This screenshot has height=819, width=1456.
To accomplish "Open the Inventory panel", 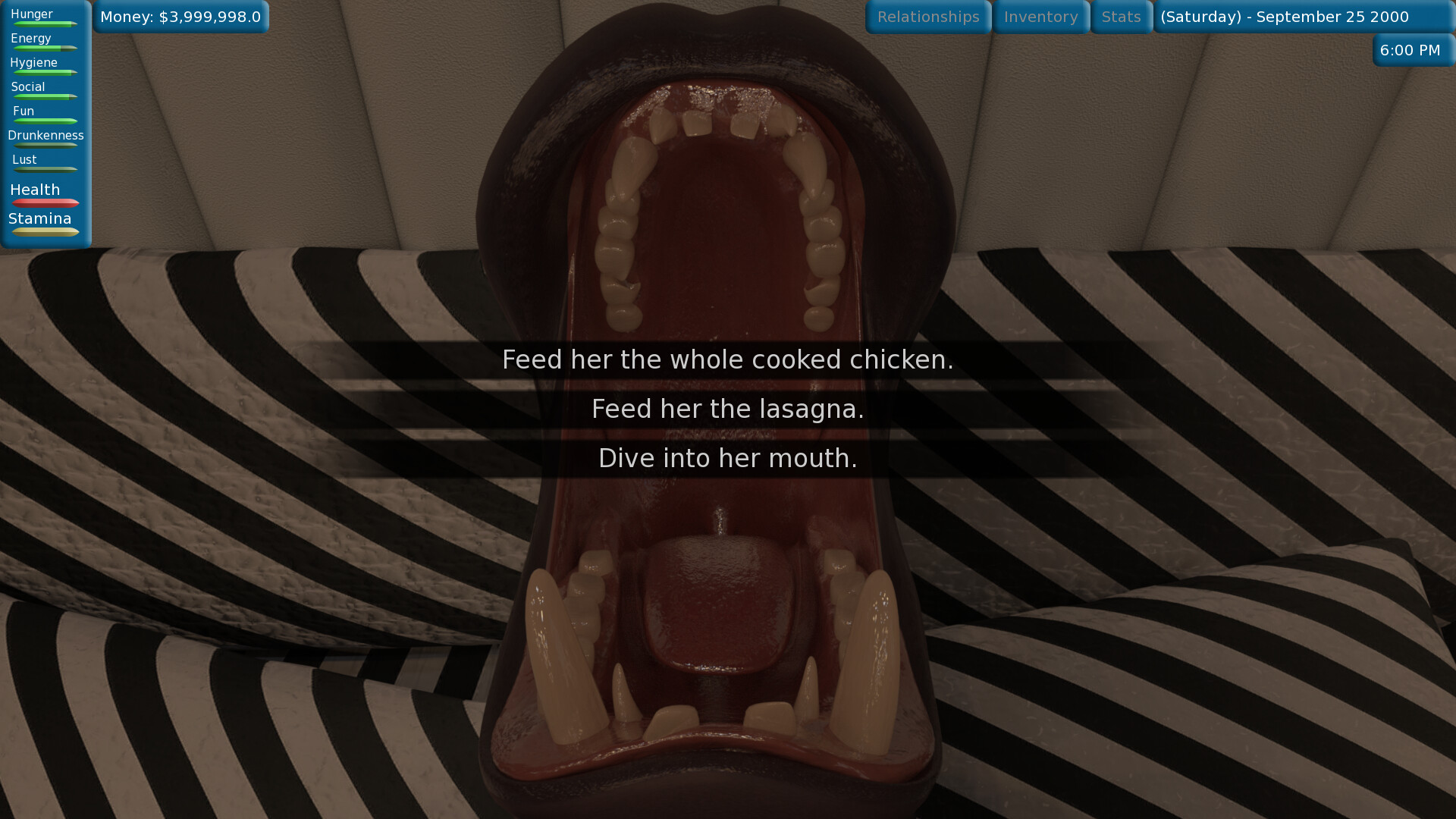I will (1040, 17).
